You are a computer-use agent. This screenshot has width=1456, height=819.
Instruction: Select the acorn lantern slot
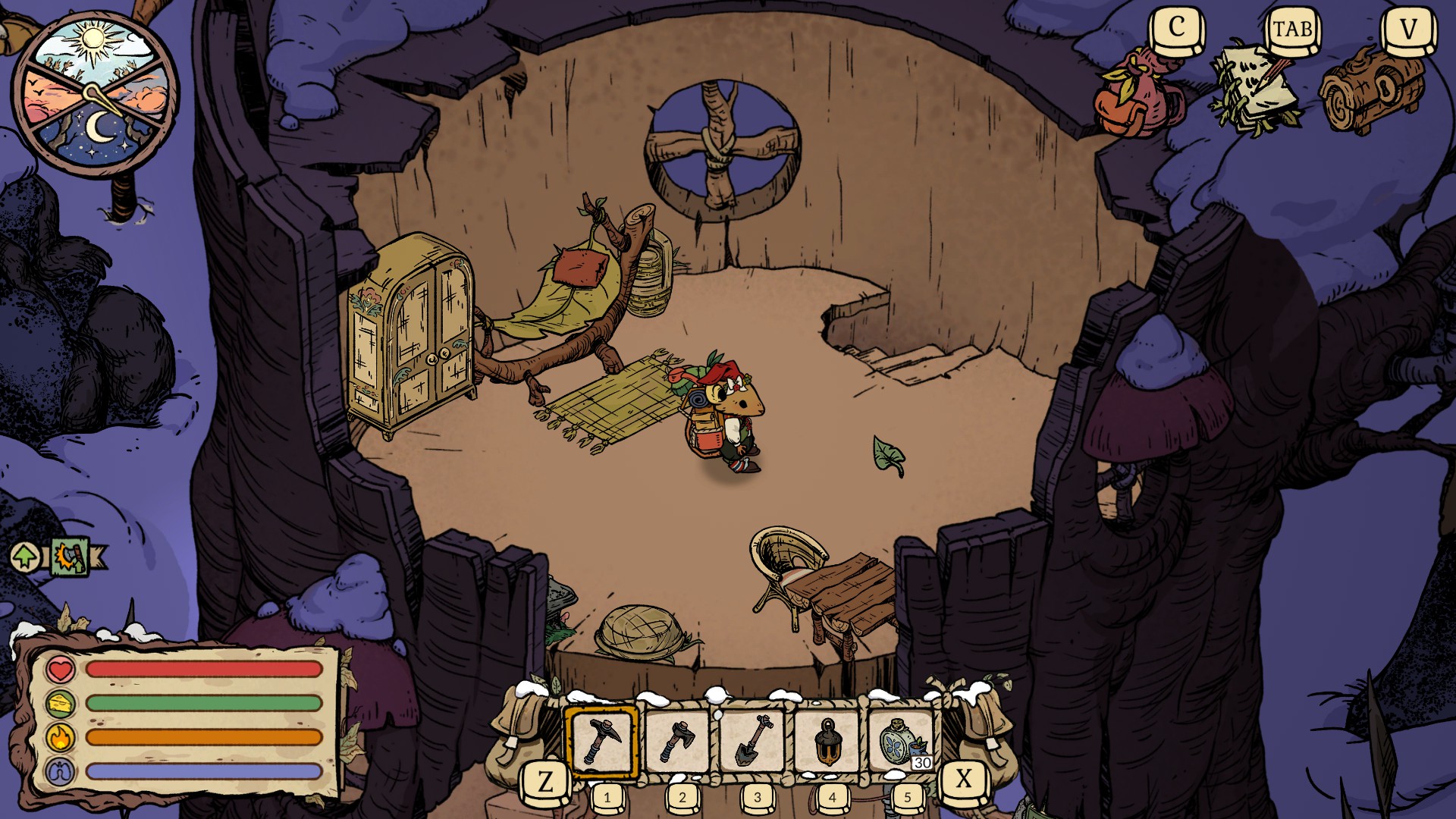coord(827,742)
